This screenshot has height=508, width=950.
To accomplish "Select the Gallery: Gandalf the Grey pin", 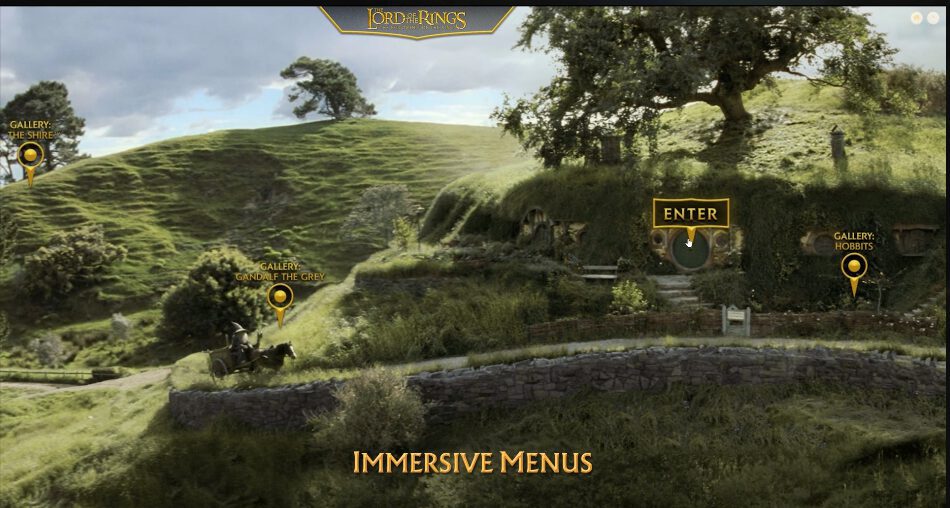I will click(x=280, y=296).
